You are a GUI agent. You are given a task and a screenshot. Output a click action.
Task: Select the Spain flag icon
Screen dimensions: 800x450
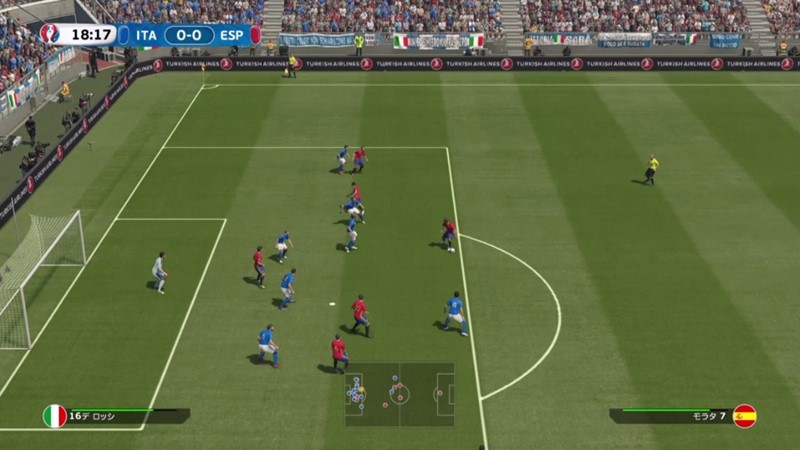tap(744, 416)
